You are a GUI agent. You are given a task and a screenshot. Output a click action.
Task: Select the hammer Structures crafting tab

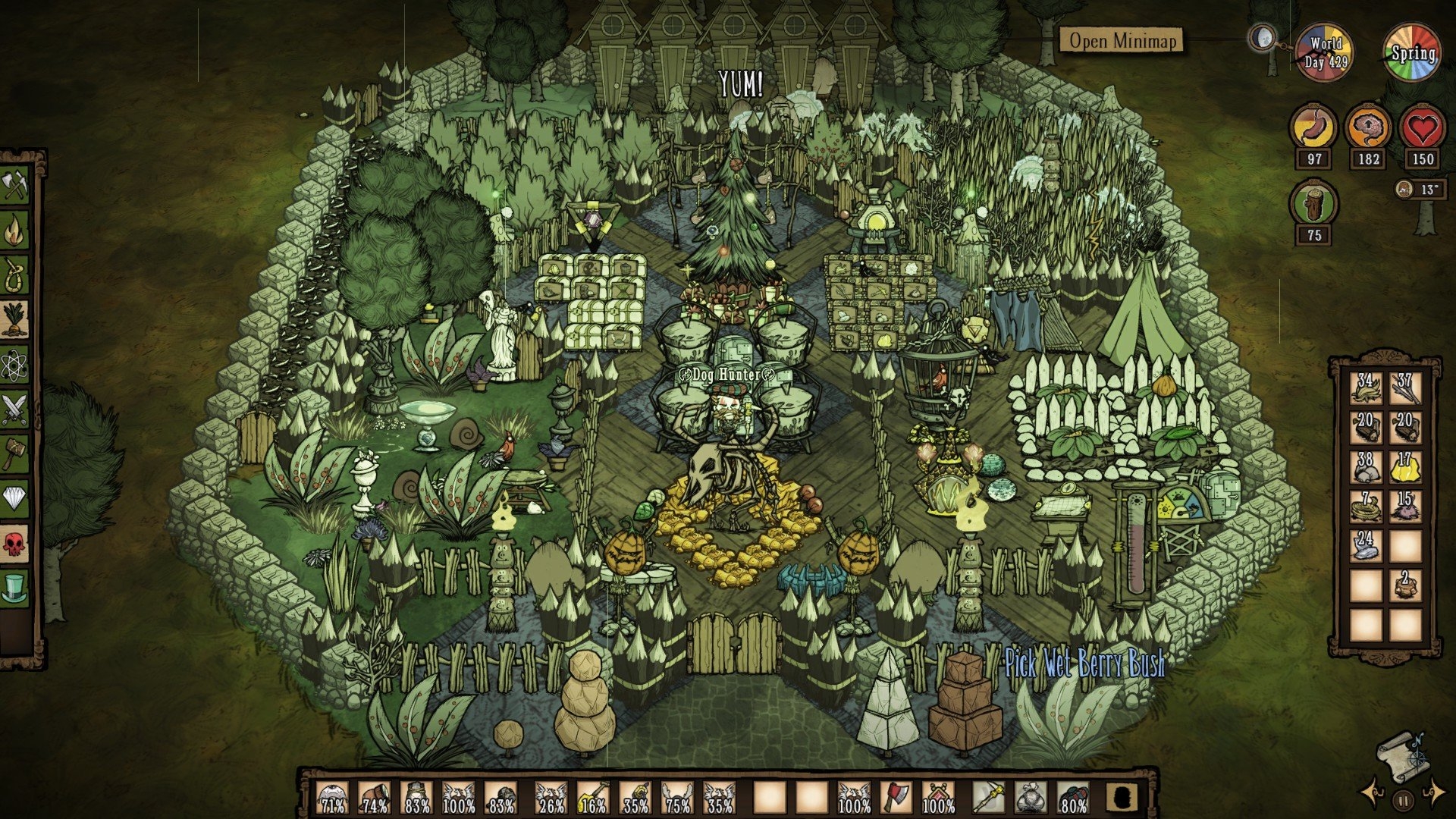click(15, 453)
